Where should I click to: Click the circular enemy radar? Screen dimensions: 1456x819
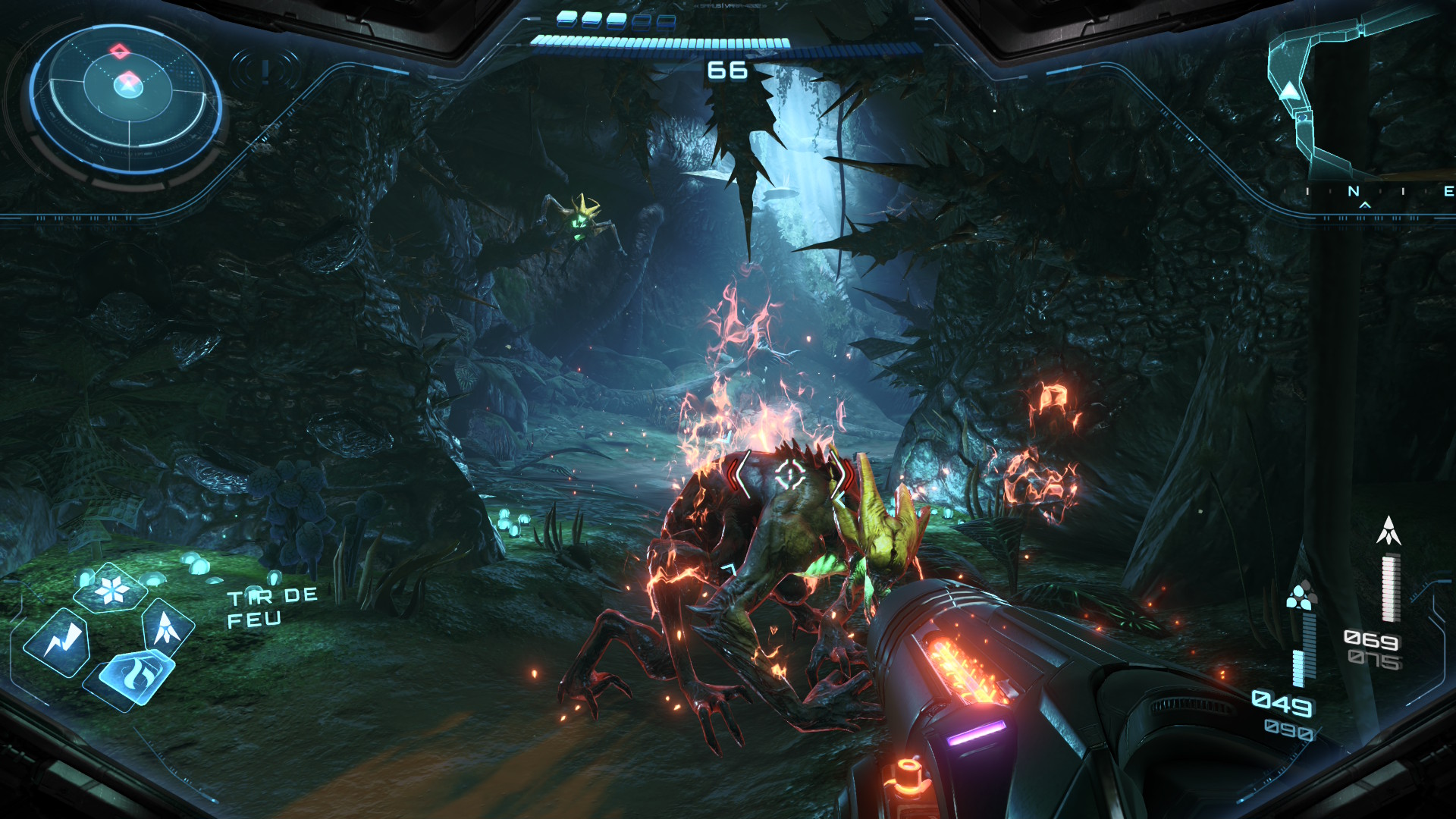127,100
